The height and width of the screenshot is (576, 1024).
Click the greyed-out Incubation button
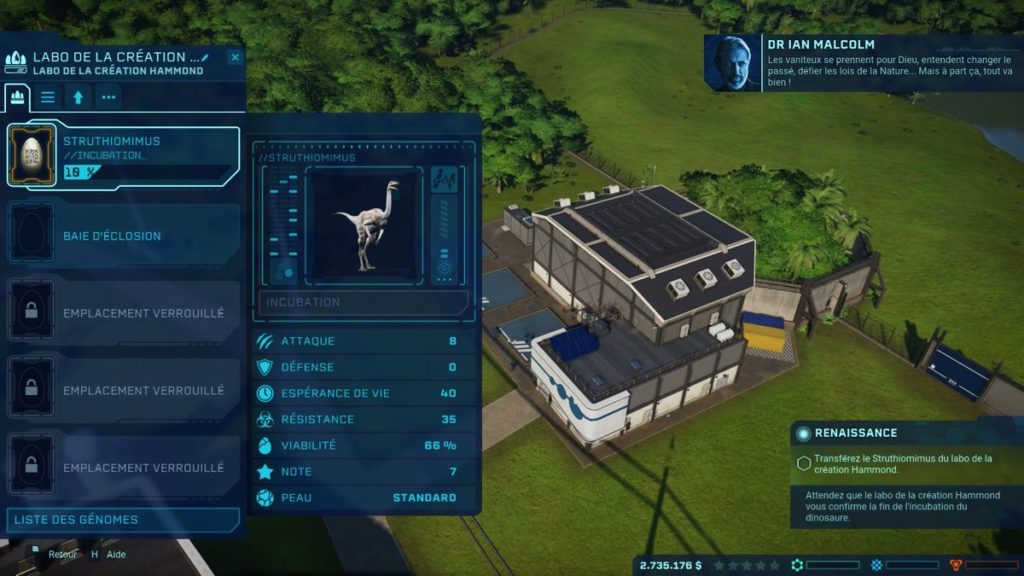(x=364, y=302)
